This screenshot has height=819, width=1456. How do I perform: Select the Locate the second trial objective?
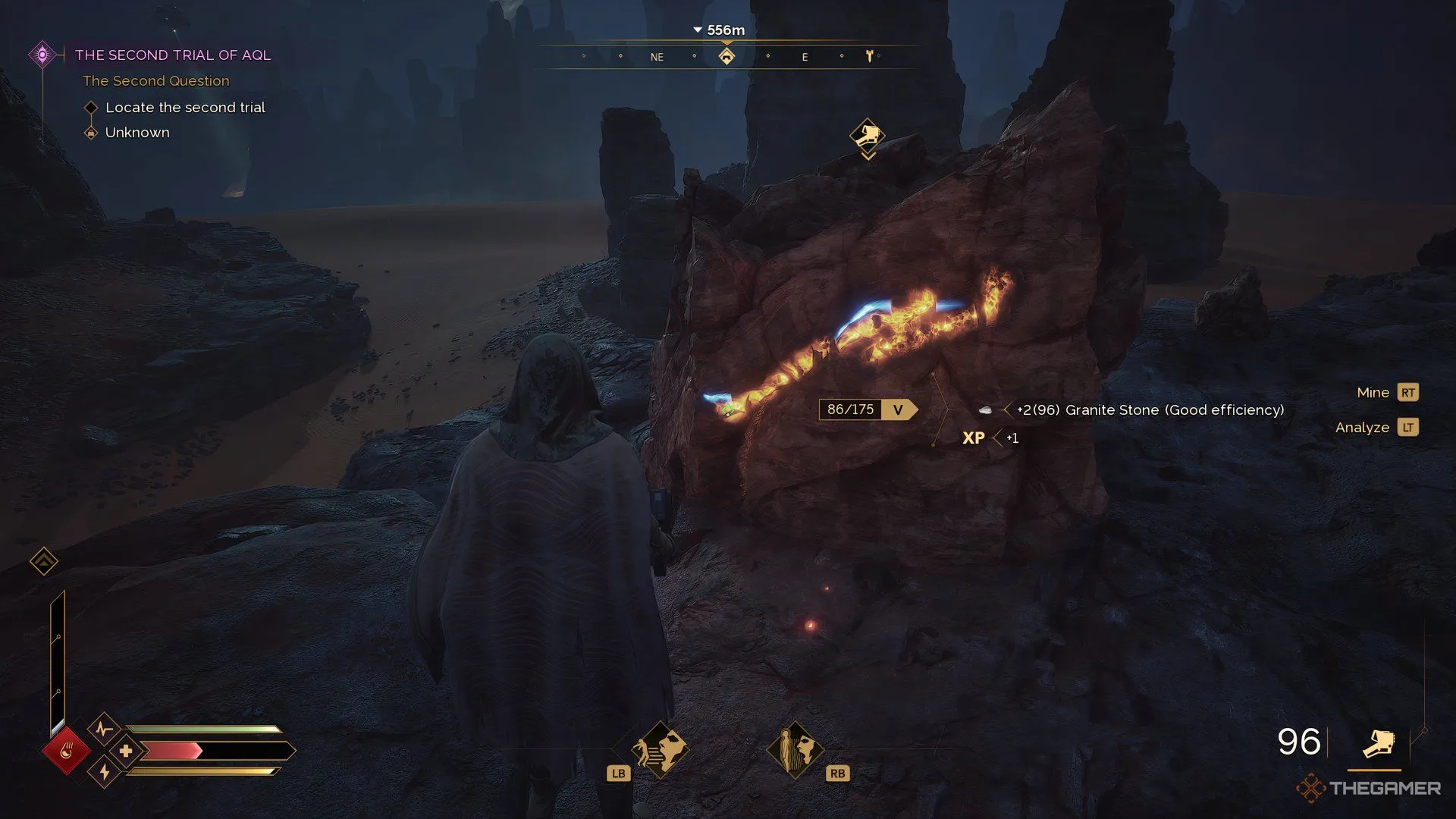point(185,108)
